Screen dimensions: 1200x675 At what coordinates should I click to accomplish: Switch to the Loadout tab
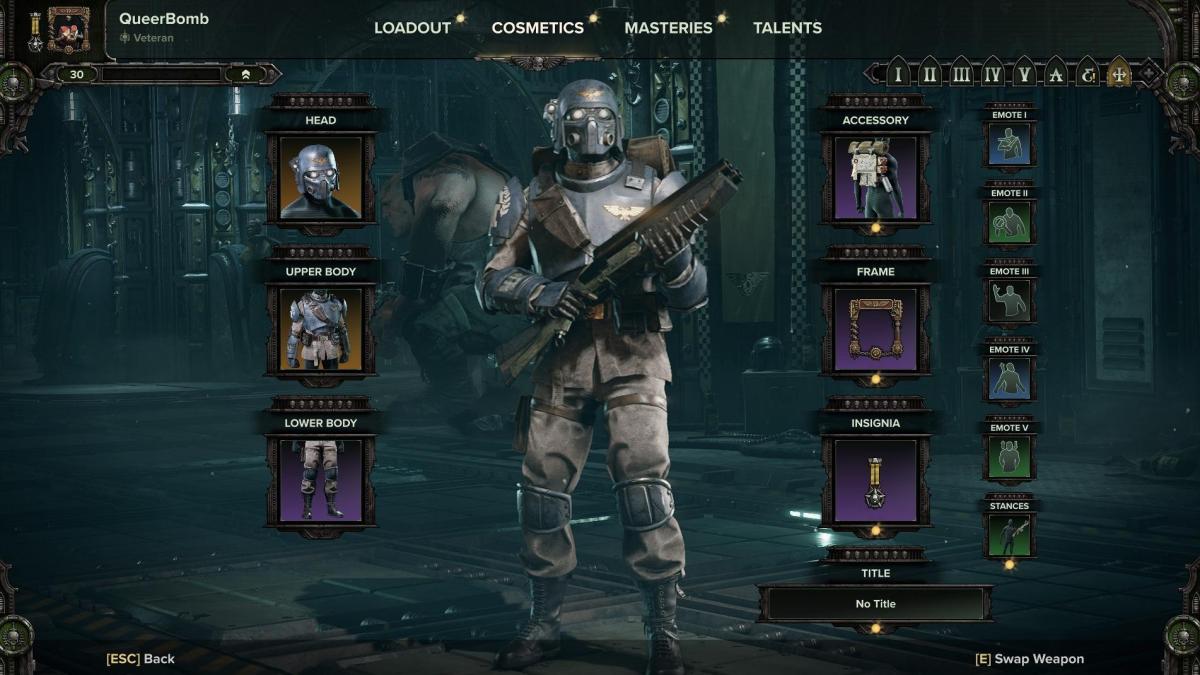pos(412,28)
